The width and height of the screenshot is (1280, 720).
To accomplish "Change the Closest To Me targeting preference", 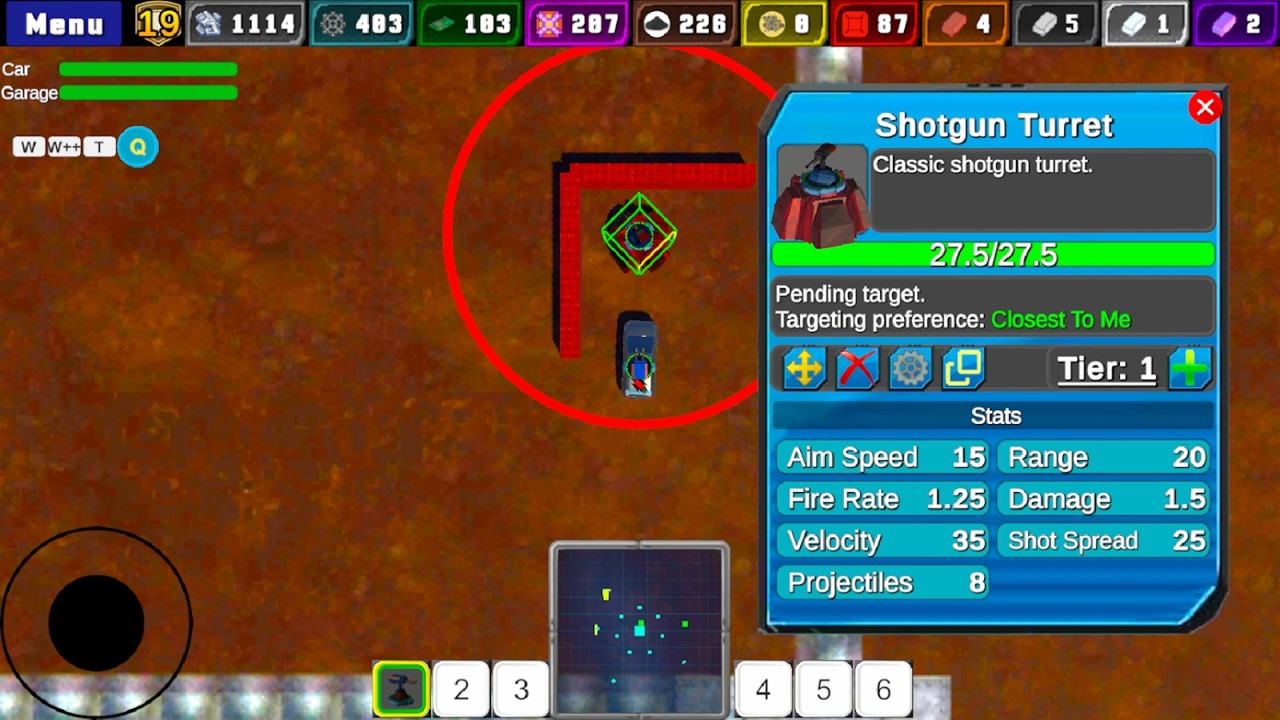I will (x=1060, y=320).
